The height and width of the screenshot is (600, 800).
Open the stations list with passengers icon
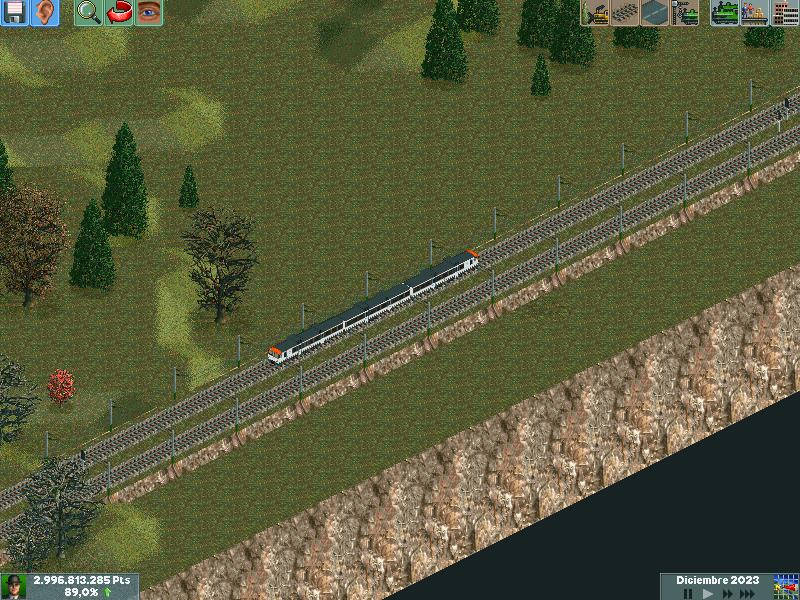pyautogui.click(x=754, y=13)
